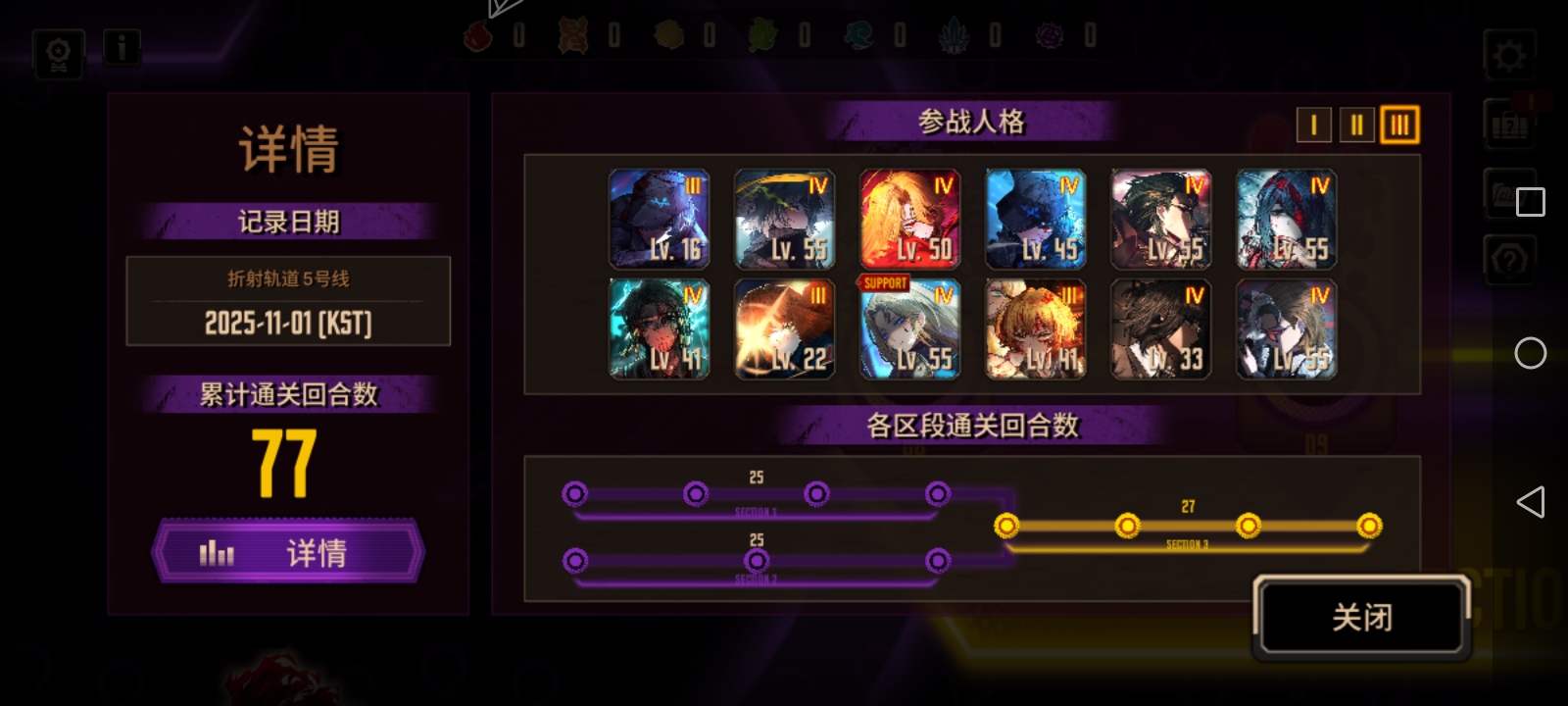
Task: Click the medal badge icon top-left
Action: pos(57,50)
